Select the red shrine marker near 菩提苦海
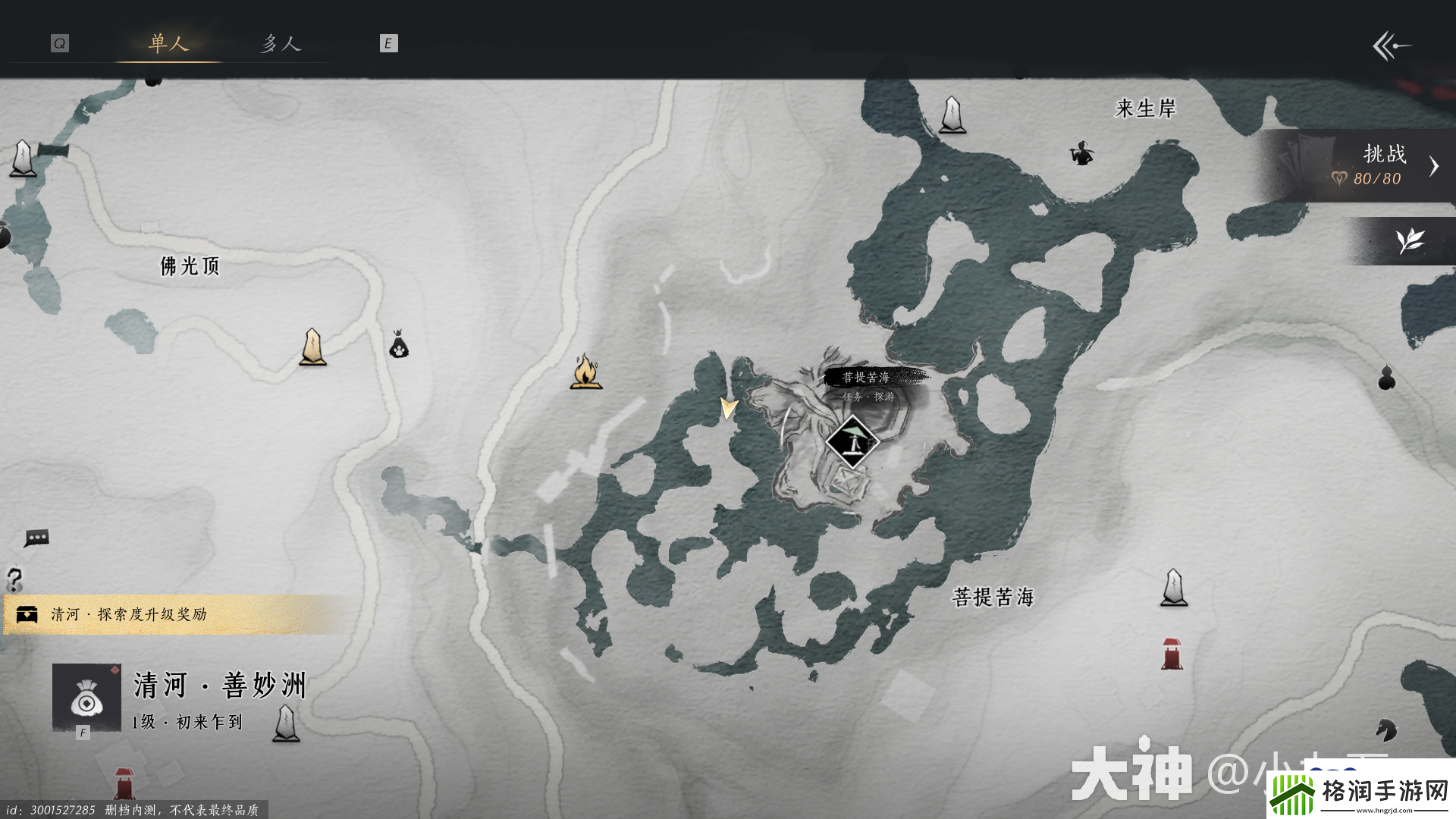This screenshot has height=819, width=1456. (x=1172, y=654)
